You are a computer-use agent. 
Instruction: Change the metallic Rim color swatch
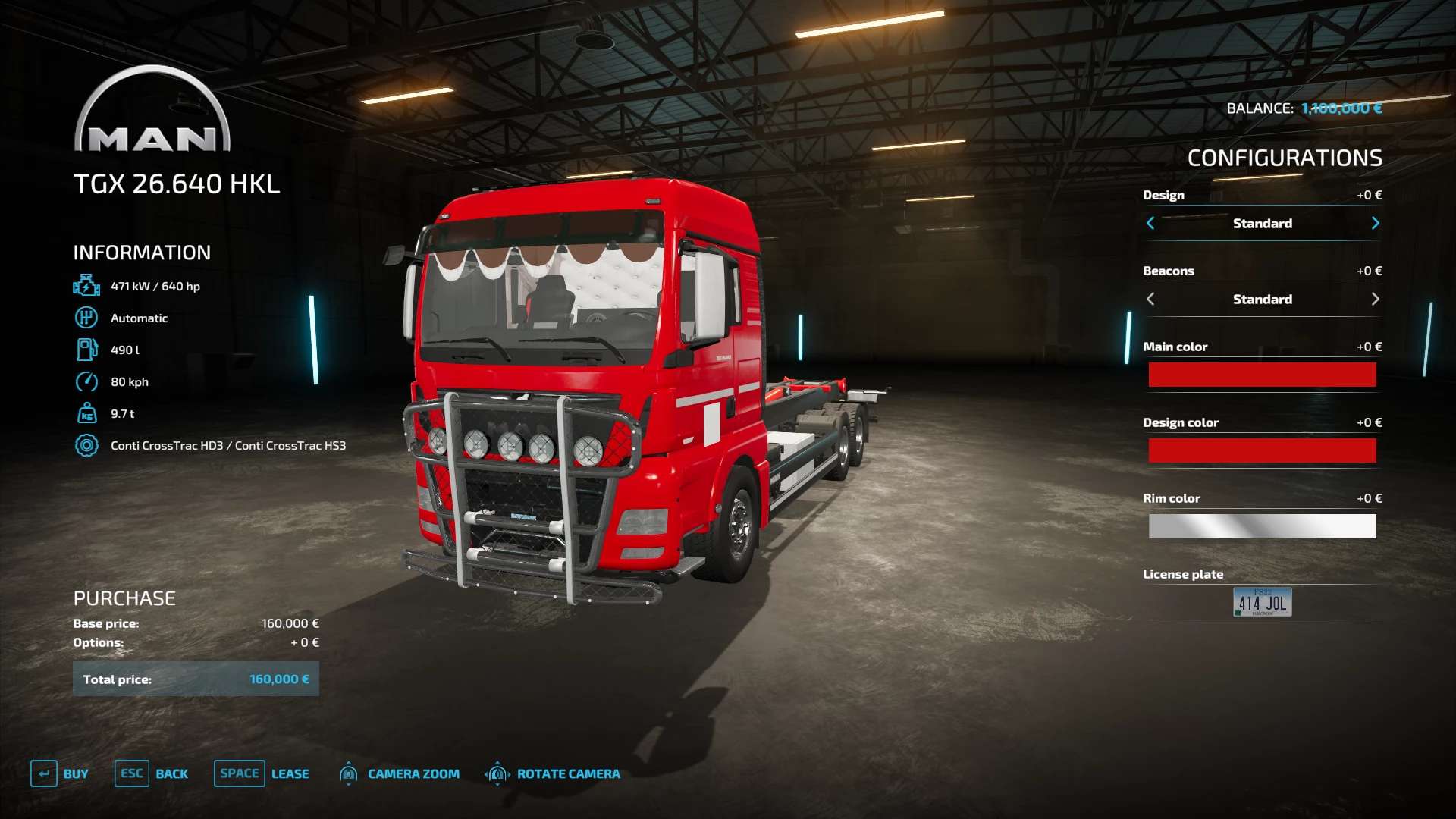(1262, 526)
